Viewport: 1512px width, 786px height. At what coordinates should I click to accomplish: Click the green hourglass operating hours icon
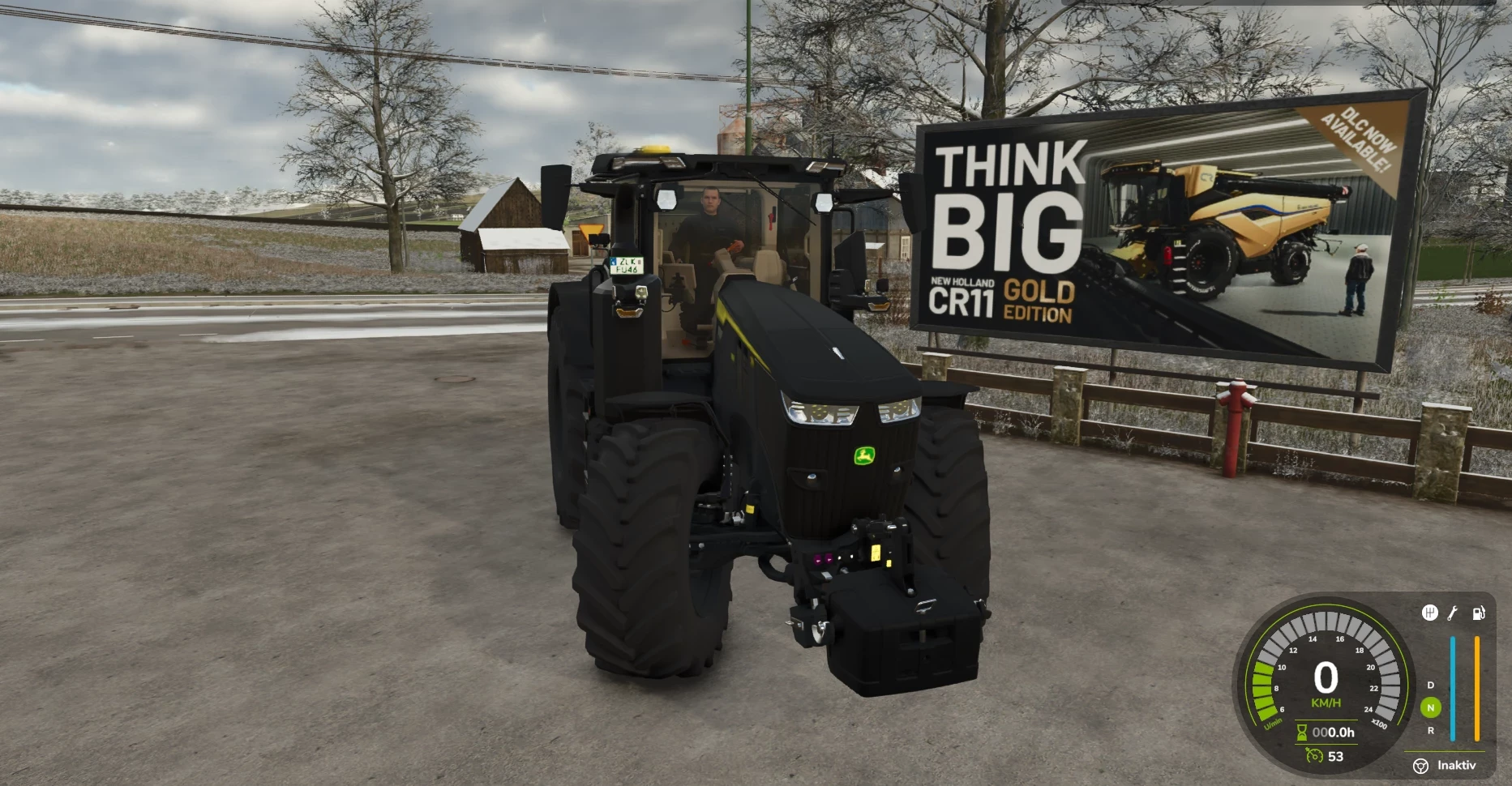tap(1301, 732)
